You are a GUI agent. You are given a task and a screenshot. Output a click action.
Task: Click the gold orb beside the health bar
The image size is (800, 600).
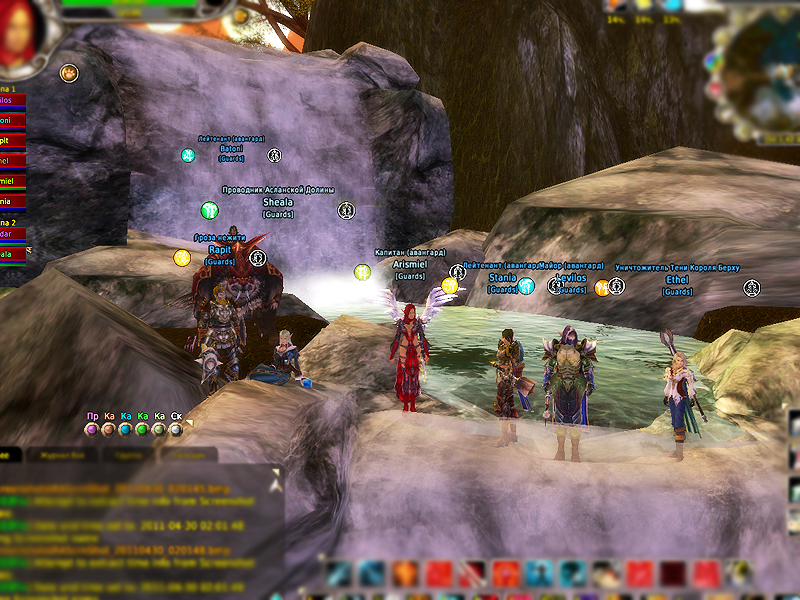pyautogui.click(x=240, y=16)
